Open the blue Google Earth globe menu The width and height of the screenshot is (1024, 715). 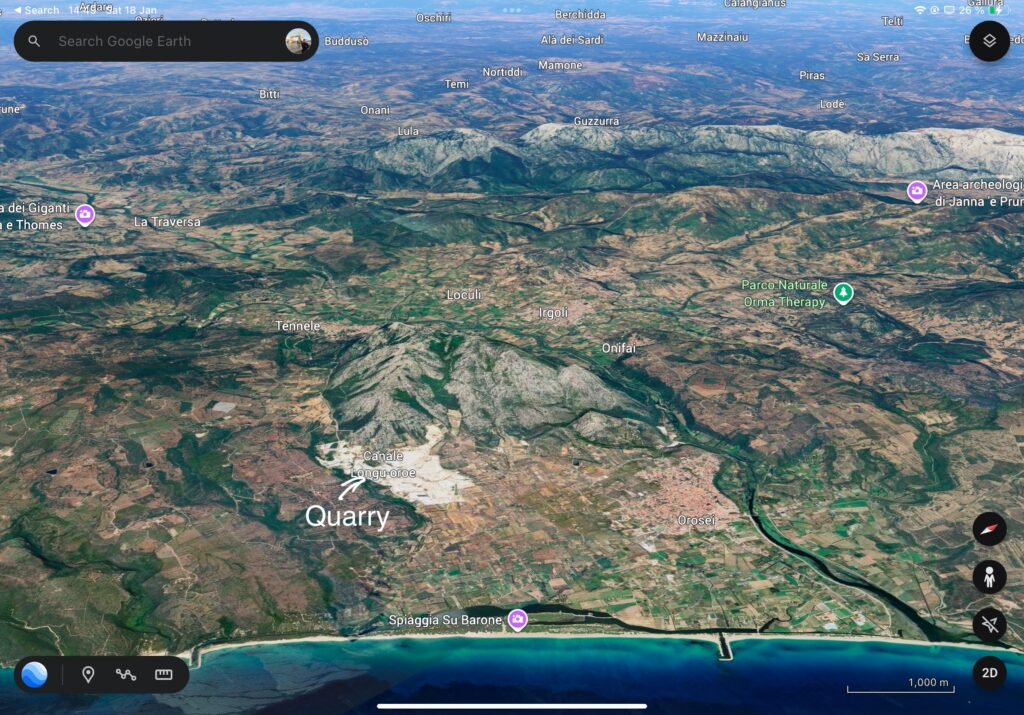click(x=34, y=674)
